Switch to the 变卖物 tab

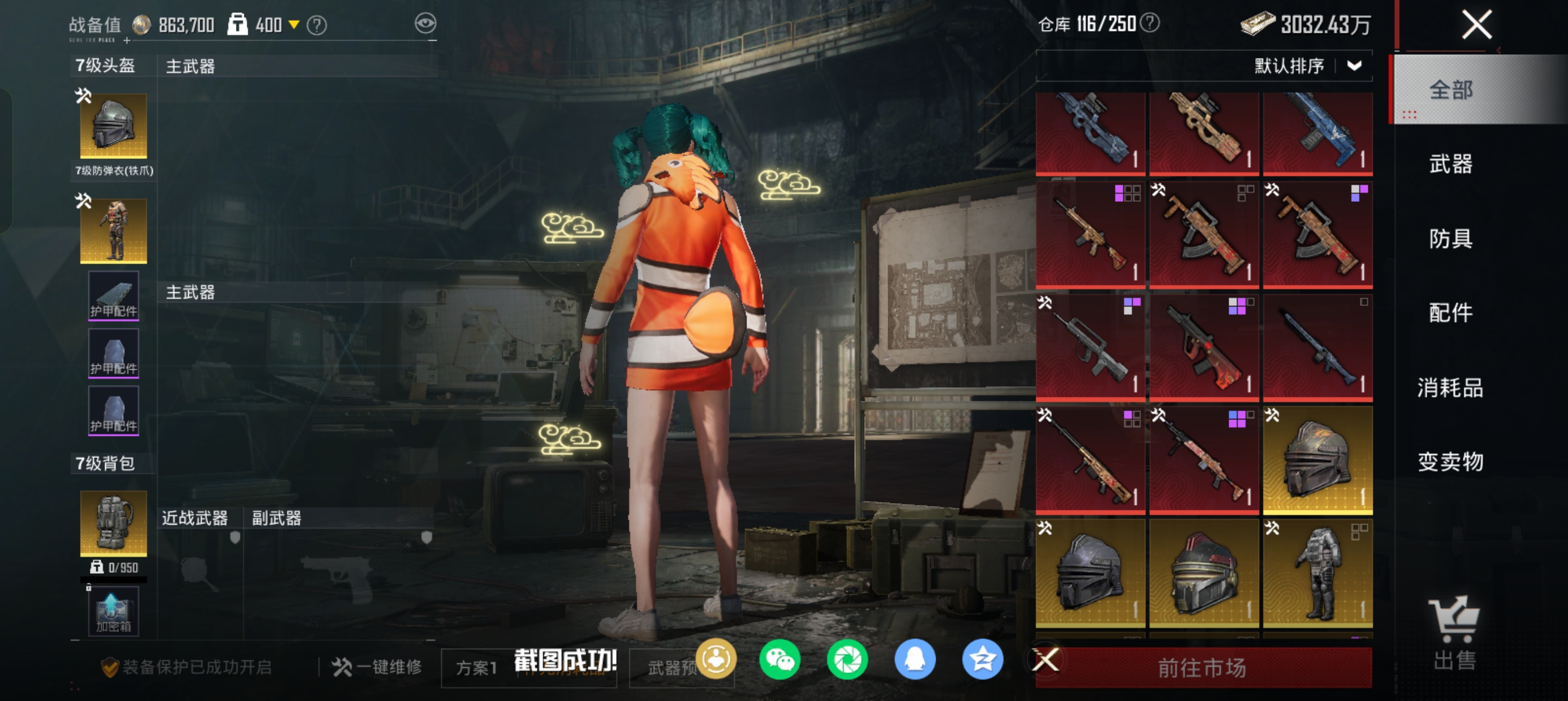pos(1450,462)
